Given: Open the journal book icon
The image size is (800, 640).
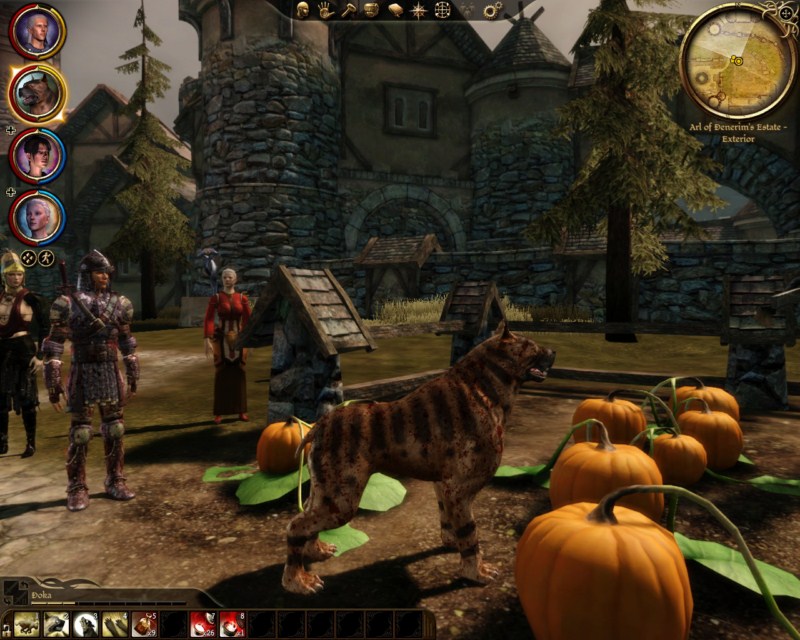Looking at the screenshot, I should tap(394, 10).
